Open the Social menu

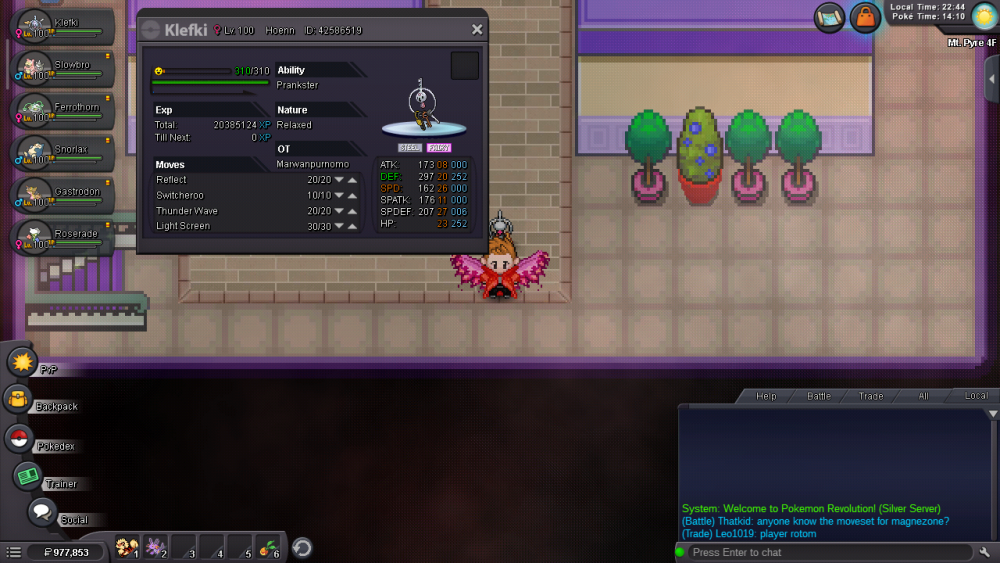(x=42, y=512)
